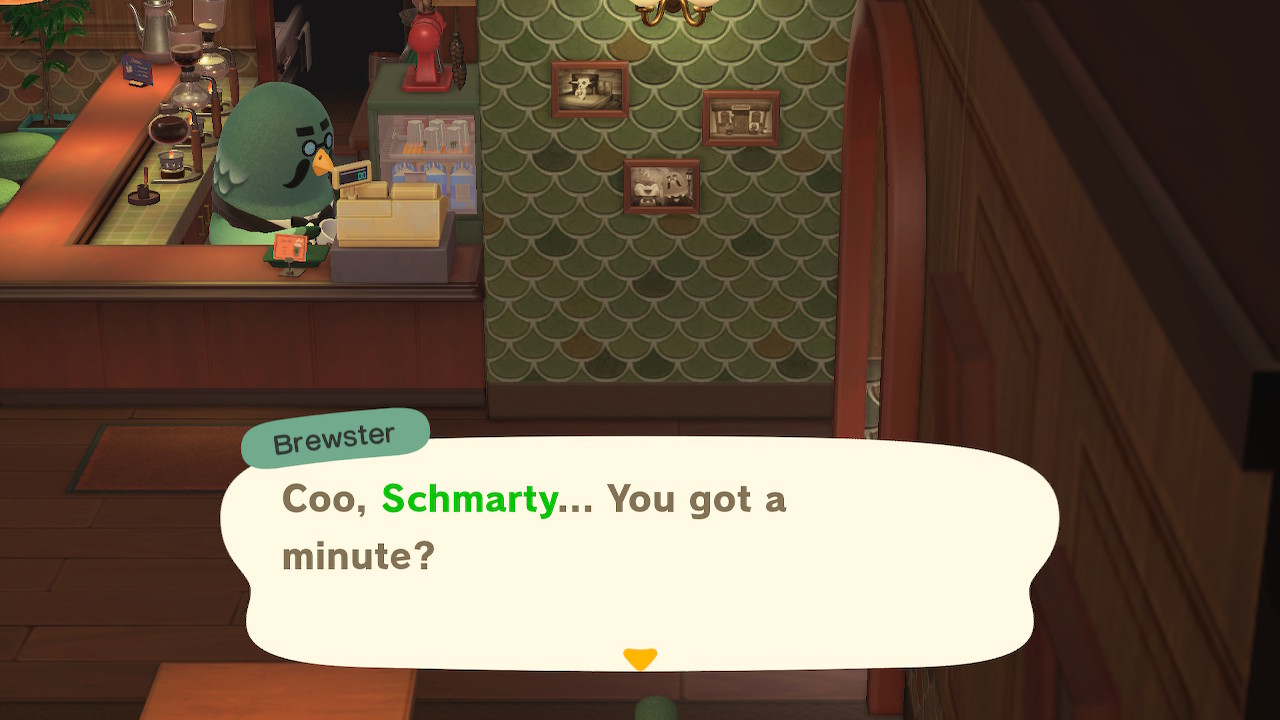Advance dialogue with the orange continue arrow

[x=640, y=659]
